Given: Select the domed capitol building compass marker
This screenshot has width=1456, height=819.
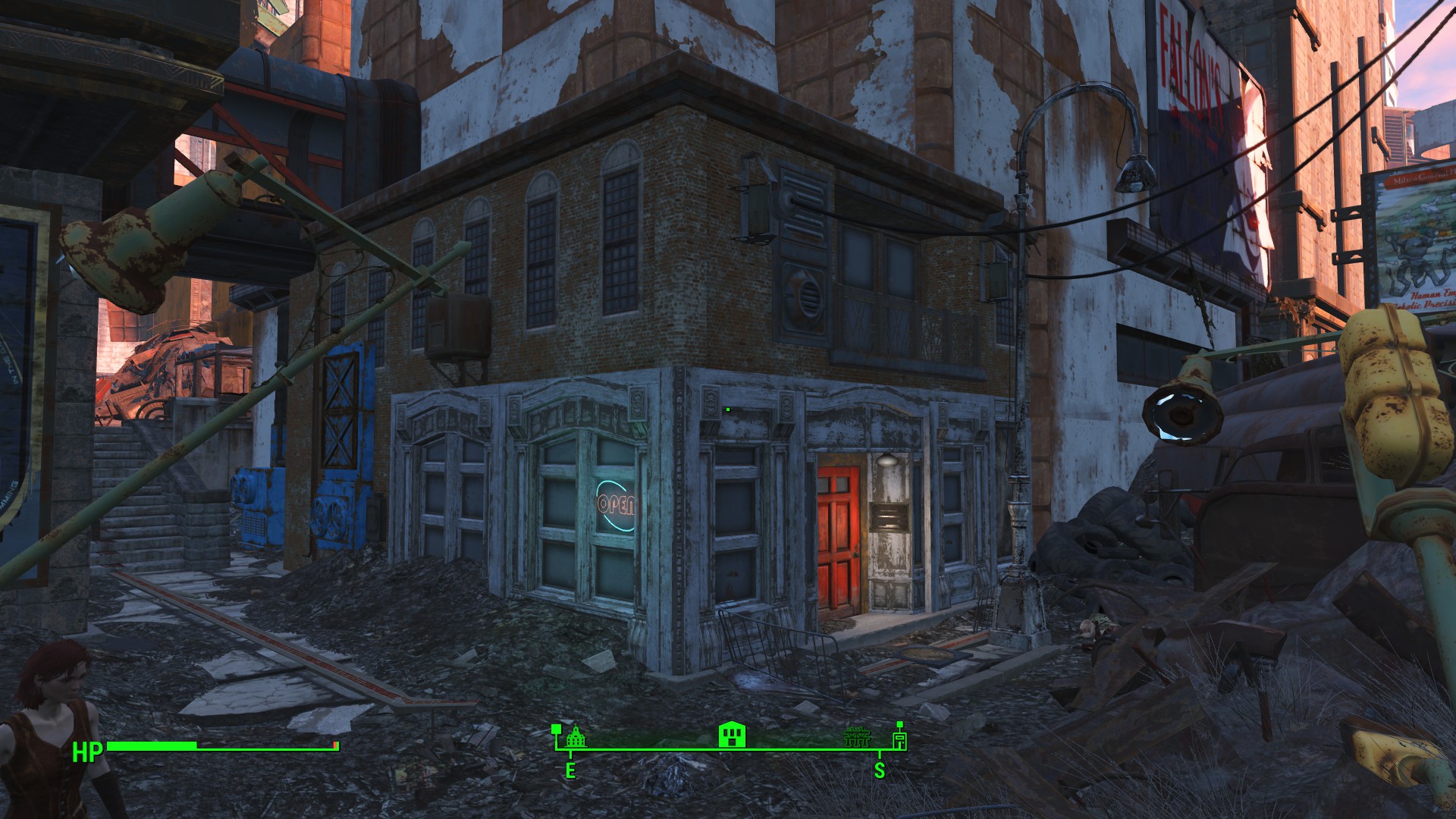Looking at the screenshot, I should click(x=576, y=736).
